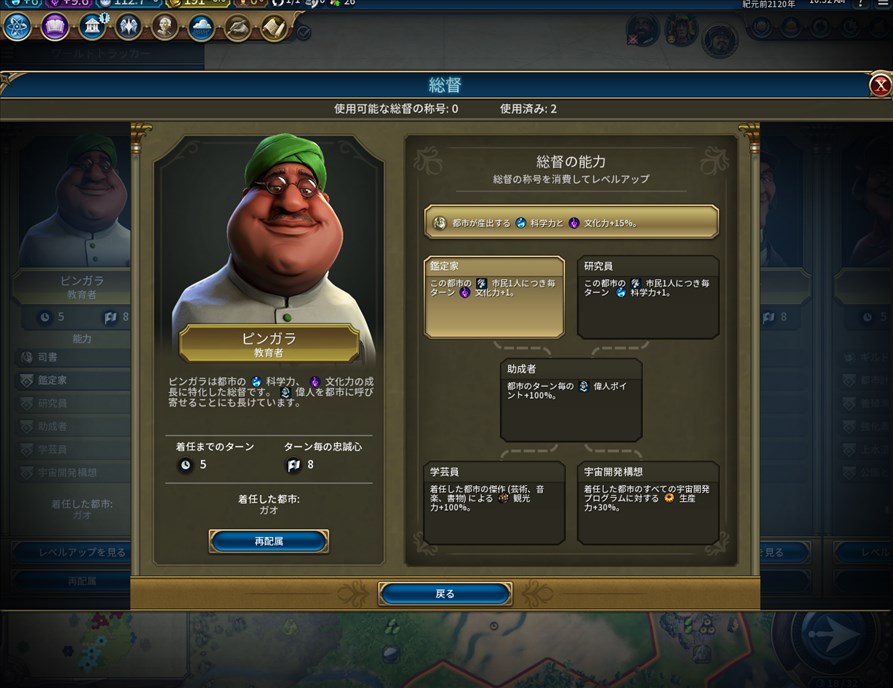Viewport: 893px width, 688px height.
Task: Choose the 宇宙開発構想 promotion card
Action: point(648,502)
